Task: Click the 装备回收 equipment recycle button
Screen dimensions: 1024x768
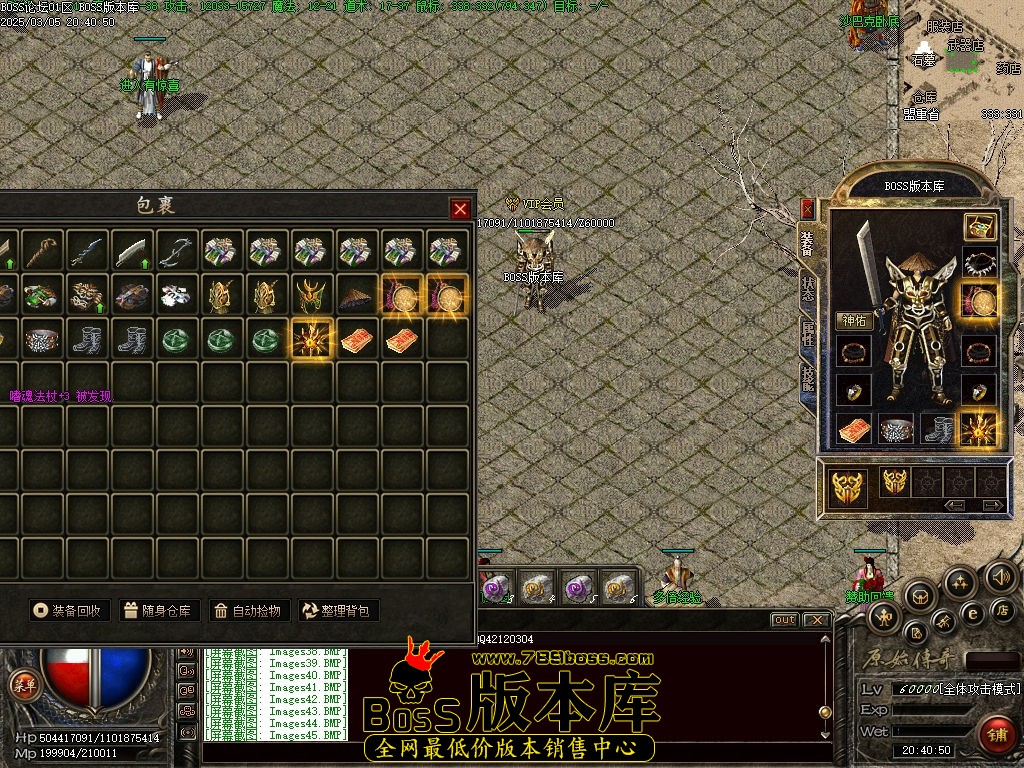Action: coord(68,610)
